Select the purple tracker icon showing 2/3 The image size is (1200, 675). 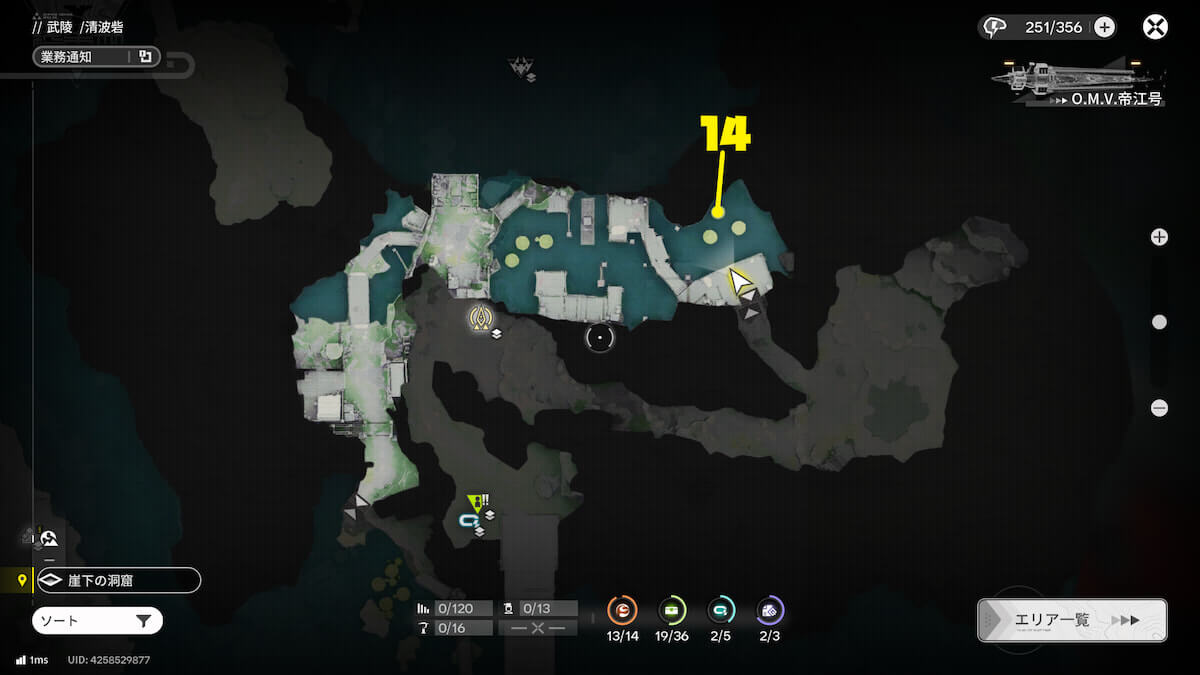pyautogui.click(x=769, y=610)
